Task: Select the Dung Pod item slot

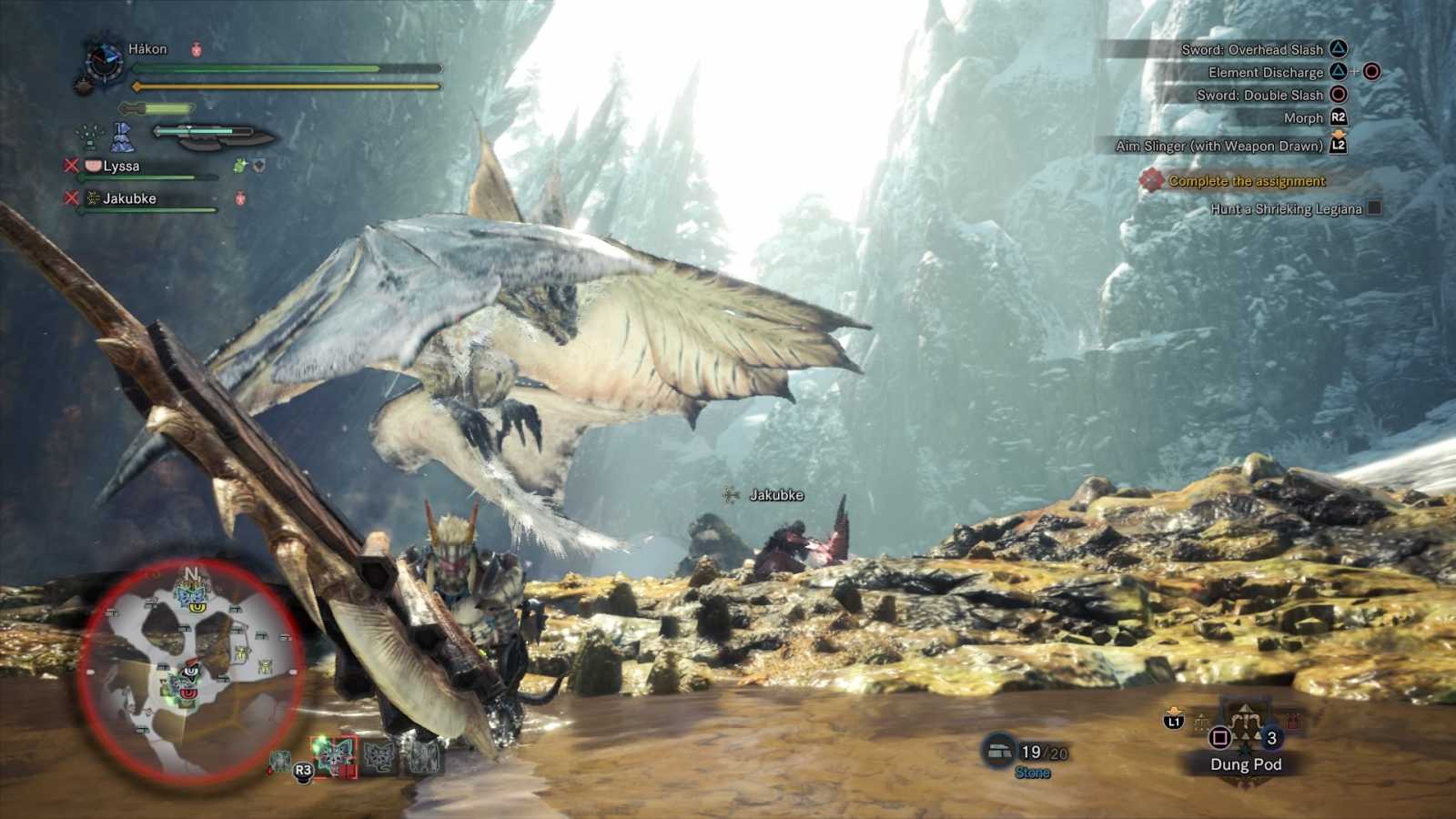Action: pos(1246,737)
